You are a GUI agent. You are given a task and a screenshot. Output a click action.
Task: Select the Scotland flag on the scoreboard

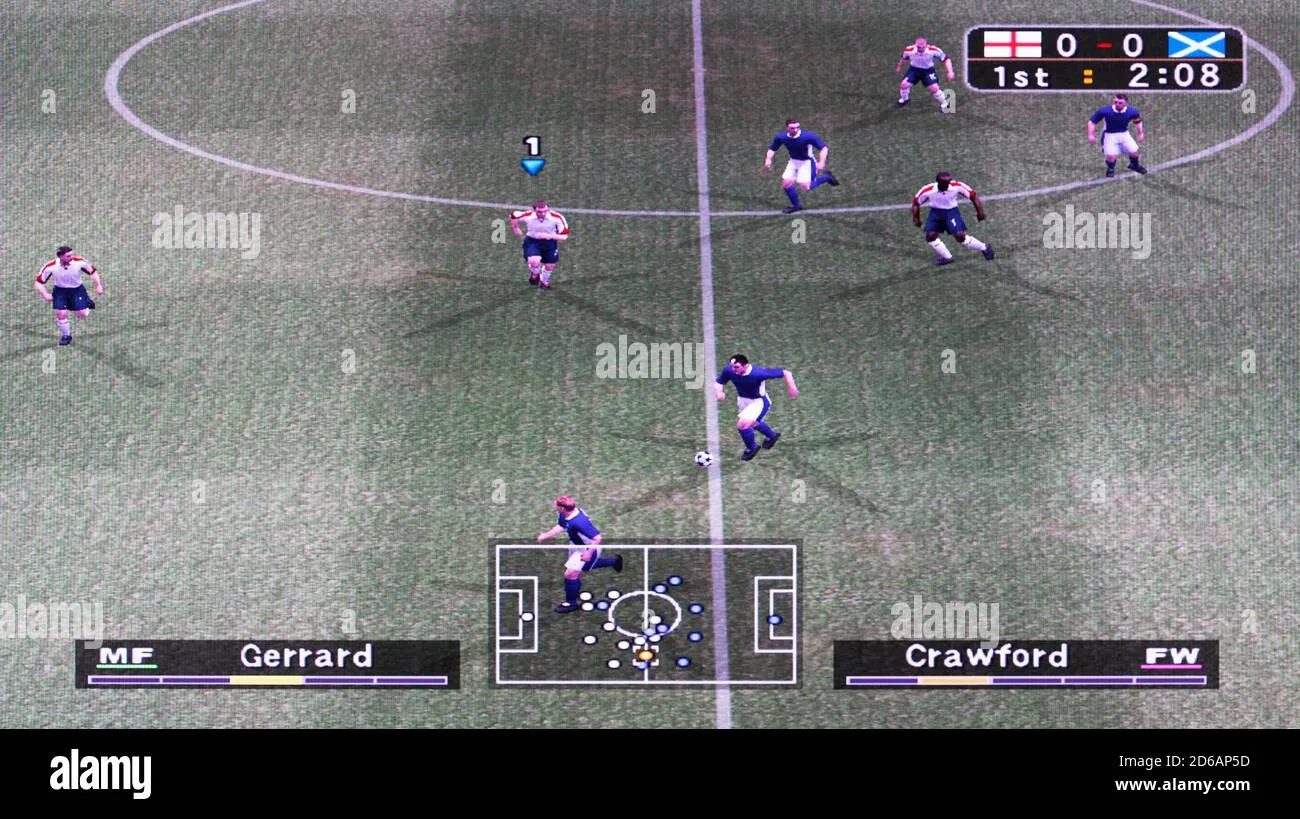coord(1196,44)
